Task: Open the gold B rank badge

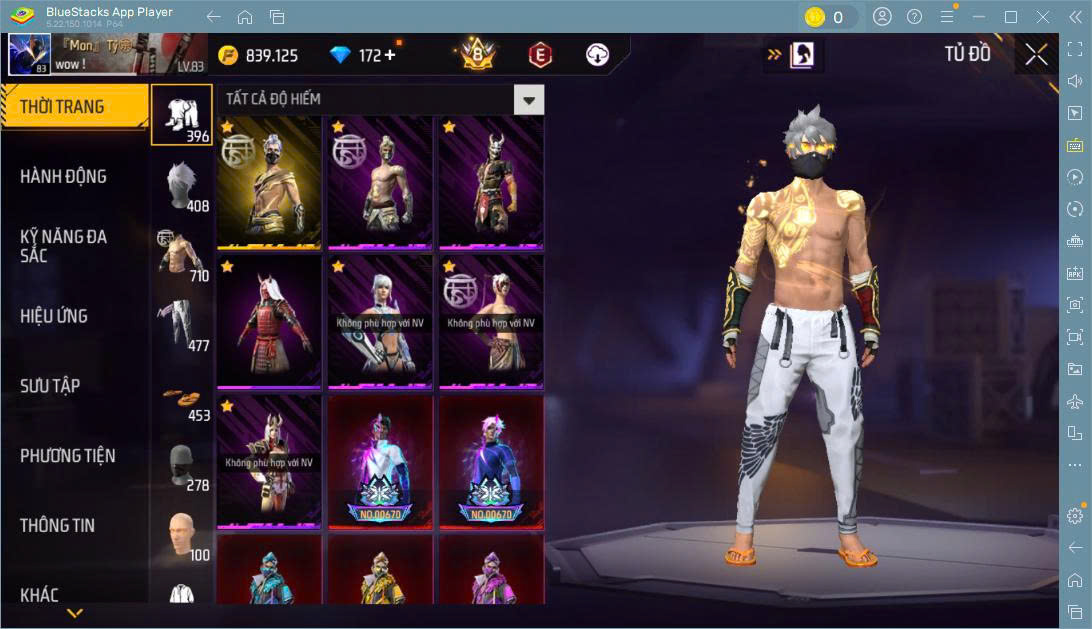Action: [478, 55]
